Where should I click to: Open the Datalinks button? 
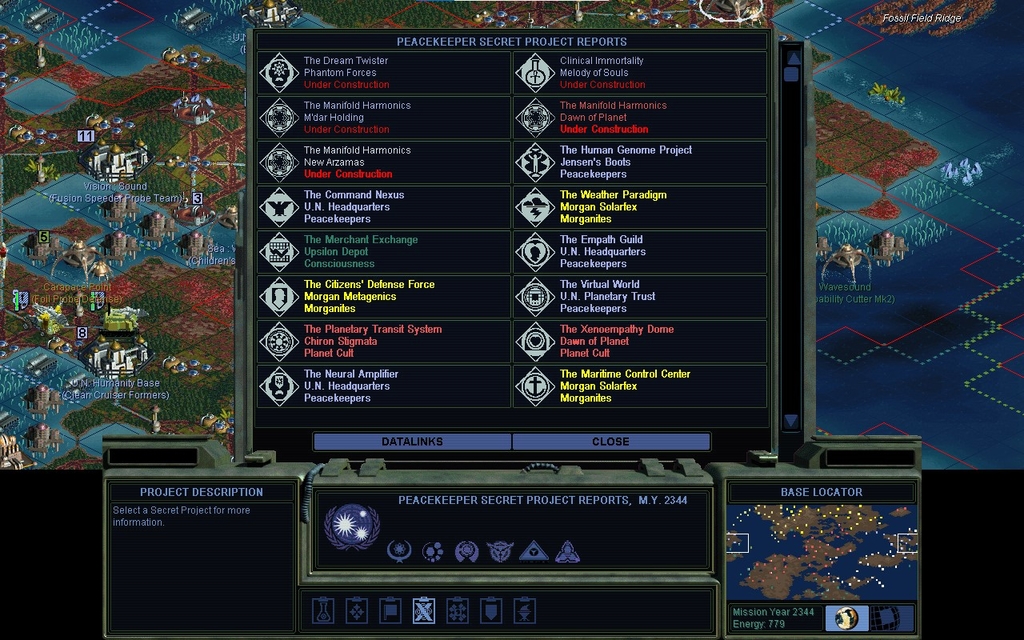[412, 441]
